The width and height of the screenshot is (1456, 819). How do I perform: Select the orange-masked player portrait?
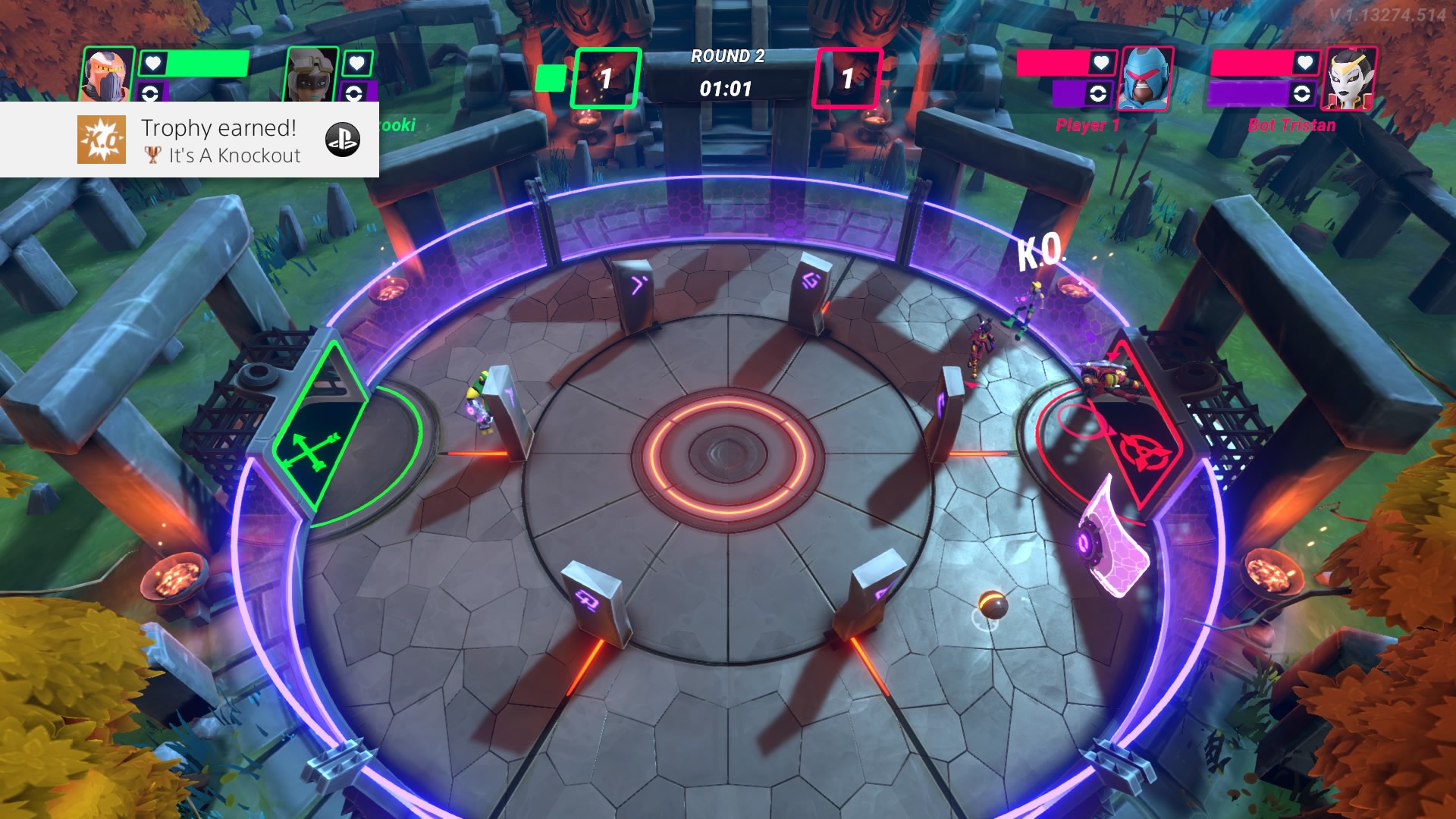[x=107, y=74]
